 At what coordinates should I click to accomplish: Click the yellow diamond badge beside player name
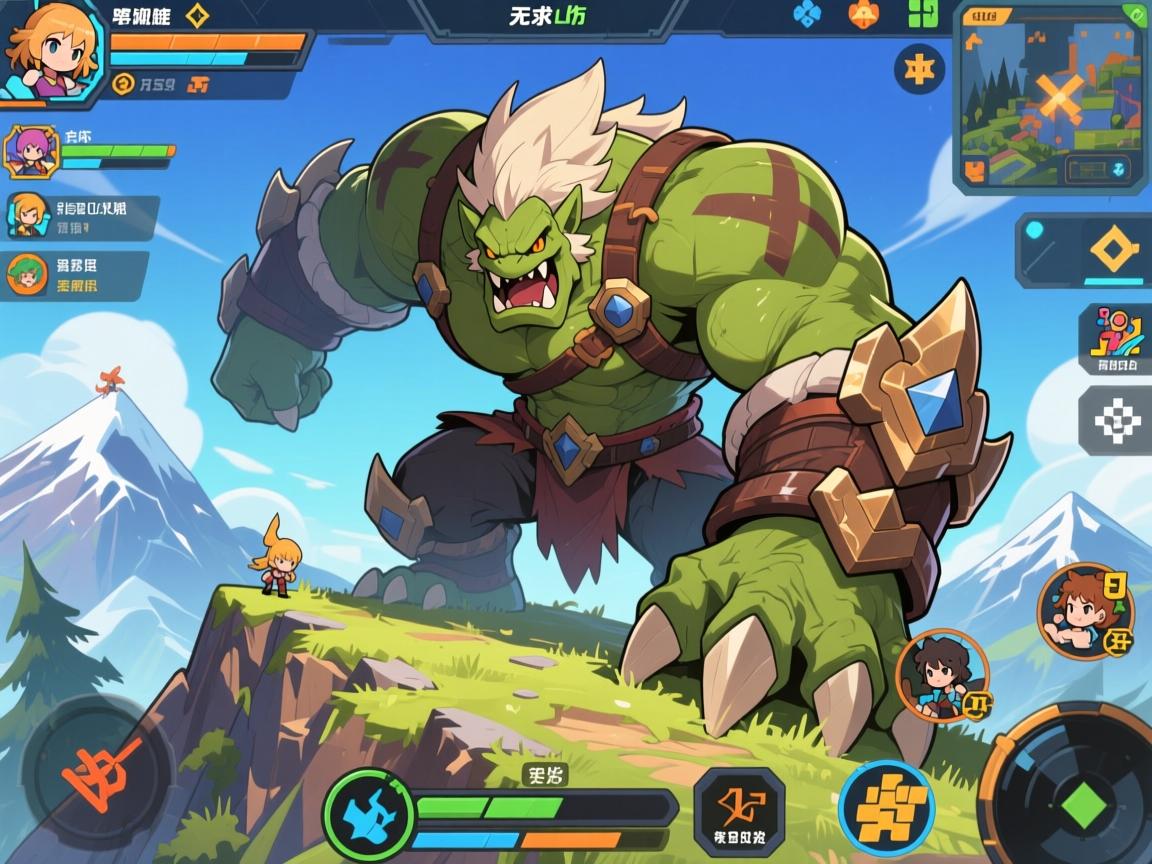pos(197,16)
